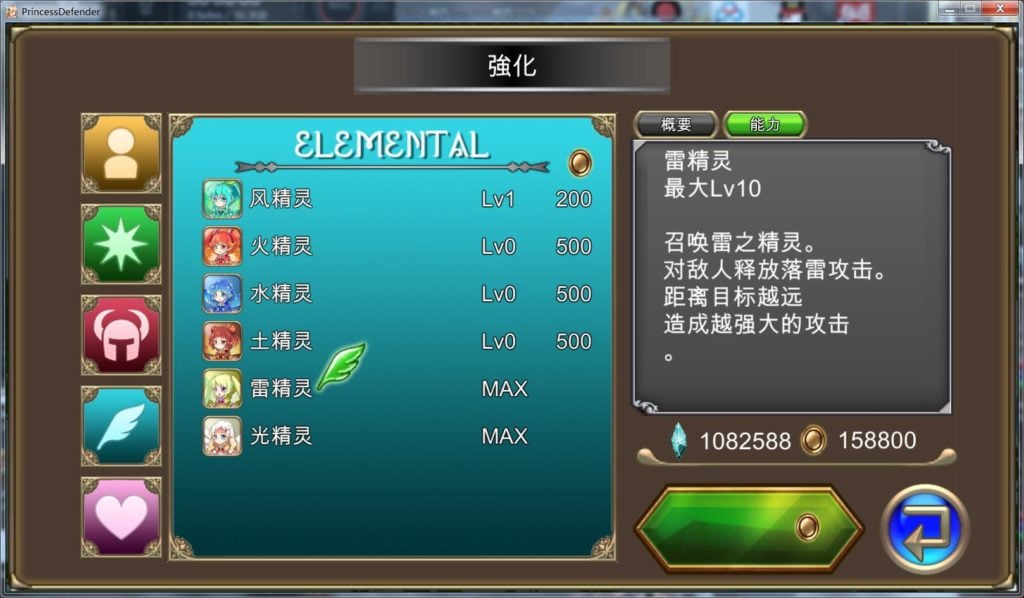The image size is (1024, 598).
Task: Open the green starburst category
Action: (121, 244)
